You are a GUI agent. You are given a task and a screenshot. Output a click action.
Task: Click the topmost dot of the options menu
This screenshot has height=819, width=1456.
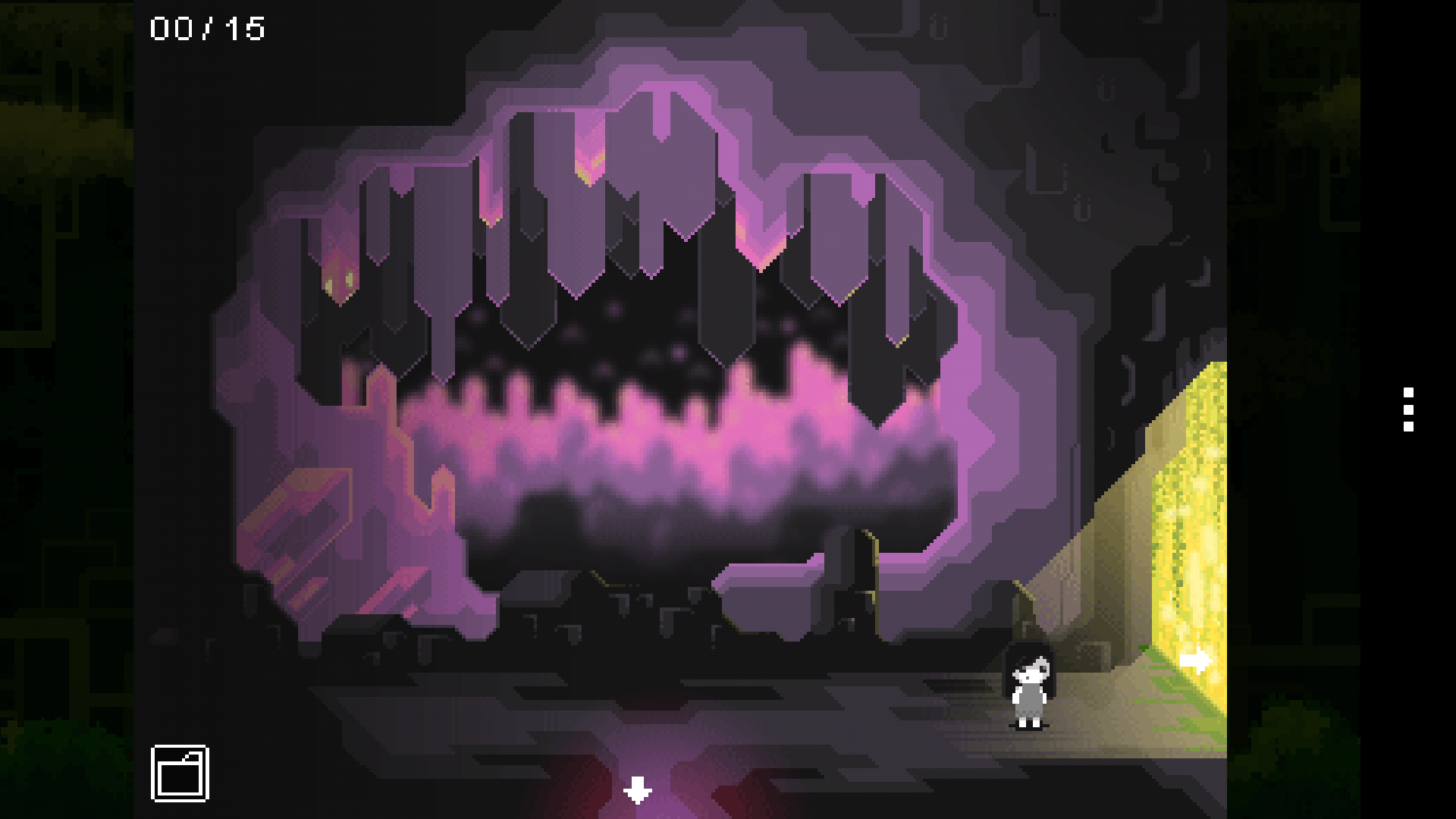click(x=1407, y=394)
